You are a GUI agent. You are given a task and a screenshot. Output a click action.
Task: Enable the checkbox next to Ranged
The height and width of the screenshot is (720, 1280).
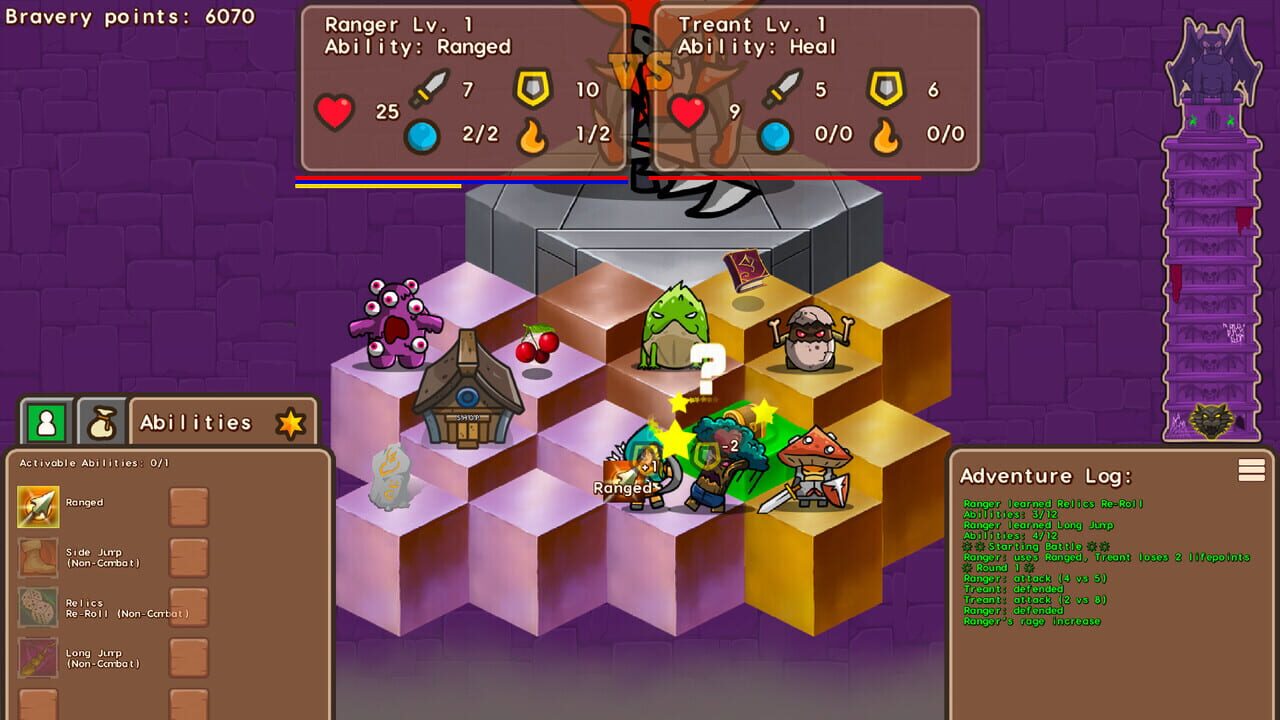[189, 507]
